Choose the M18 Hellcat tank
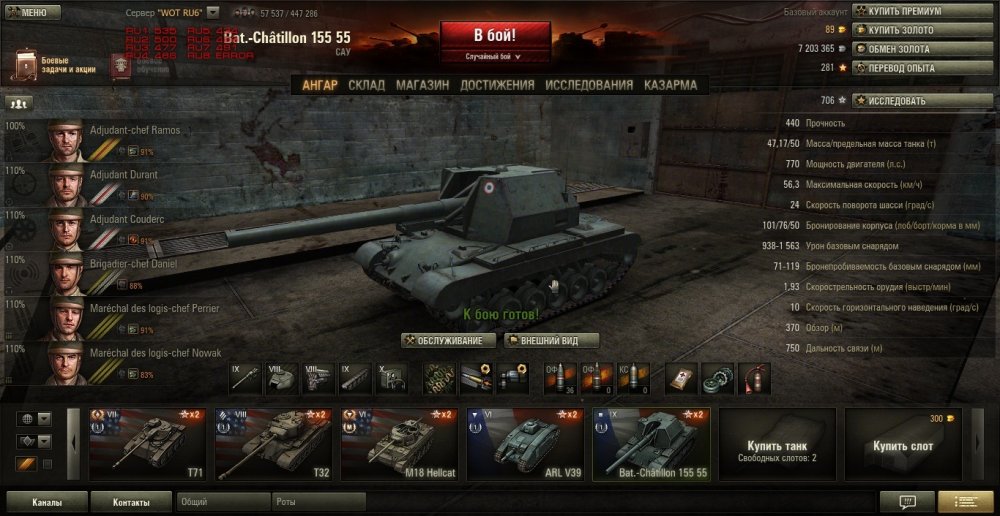This screenshot has width=1000, height=516. pos(398,443)
